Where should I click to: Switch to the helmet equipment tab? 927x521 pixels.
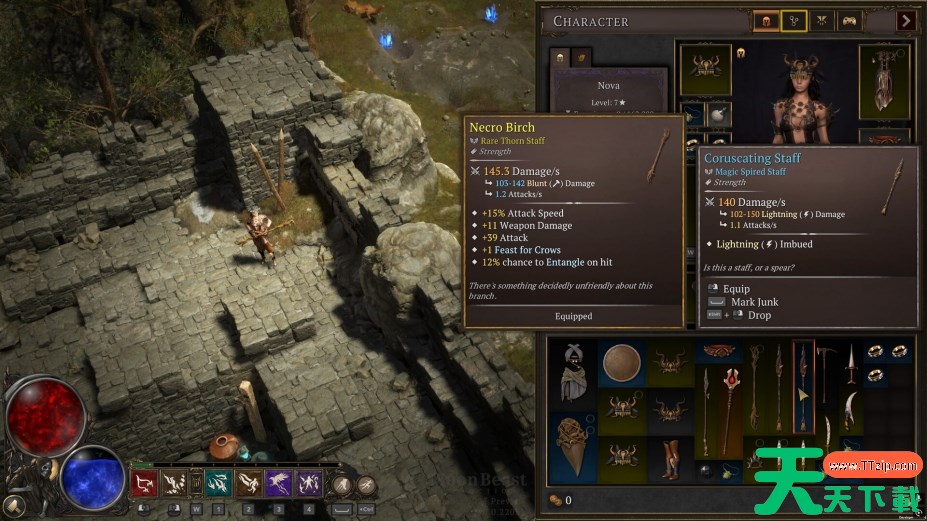tap(766, 20)
